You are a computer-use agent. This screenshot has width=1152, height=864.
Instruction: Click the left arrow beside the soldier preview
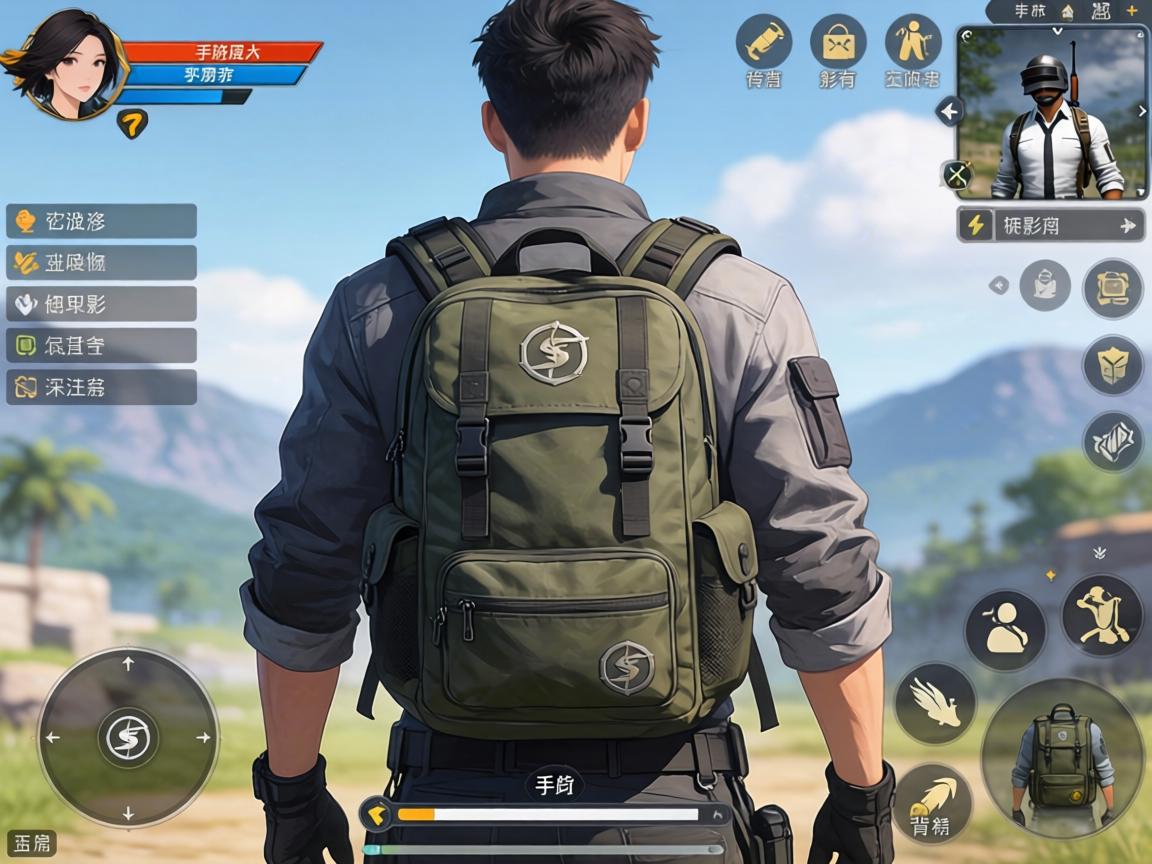[948, 111]
